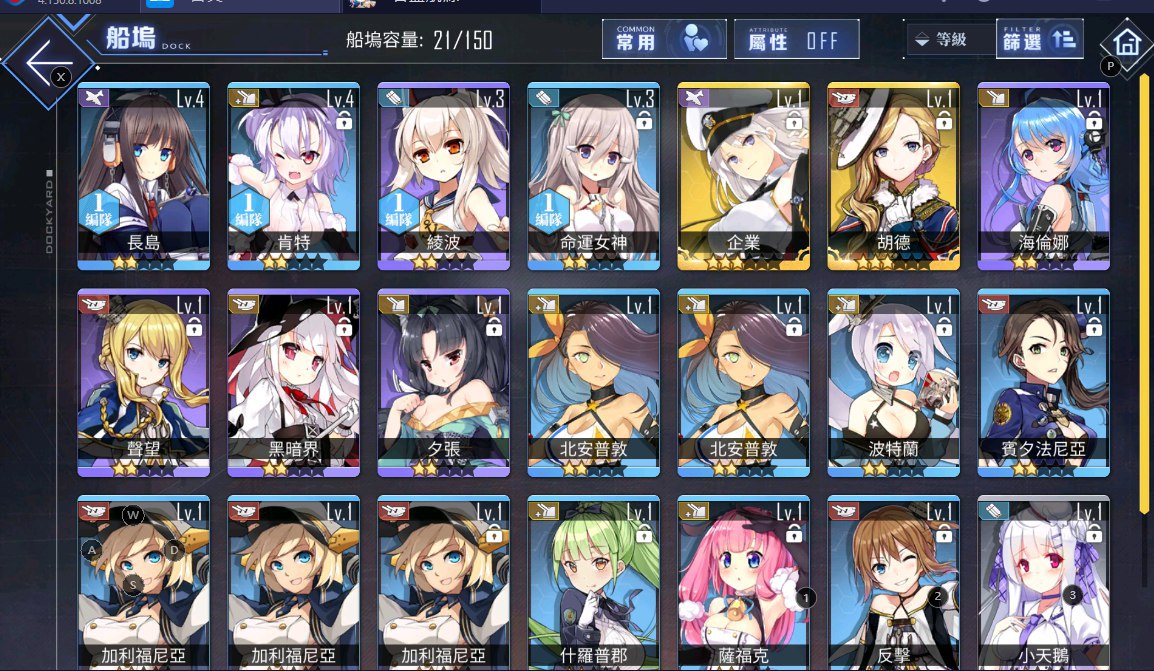Select the 聲望 ship card
Image resolution: width=1154 pixels, height=671 pixels.
click(x=144, y=382)
